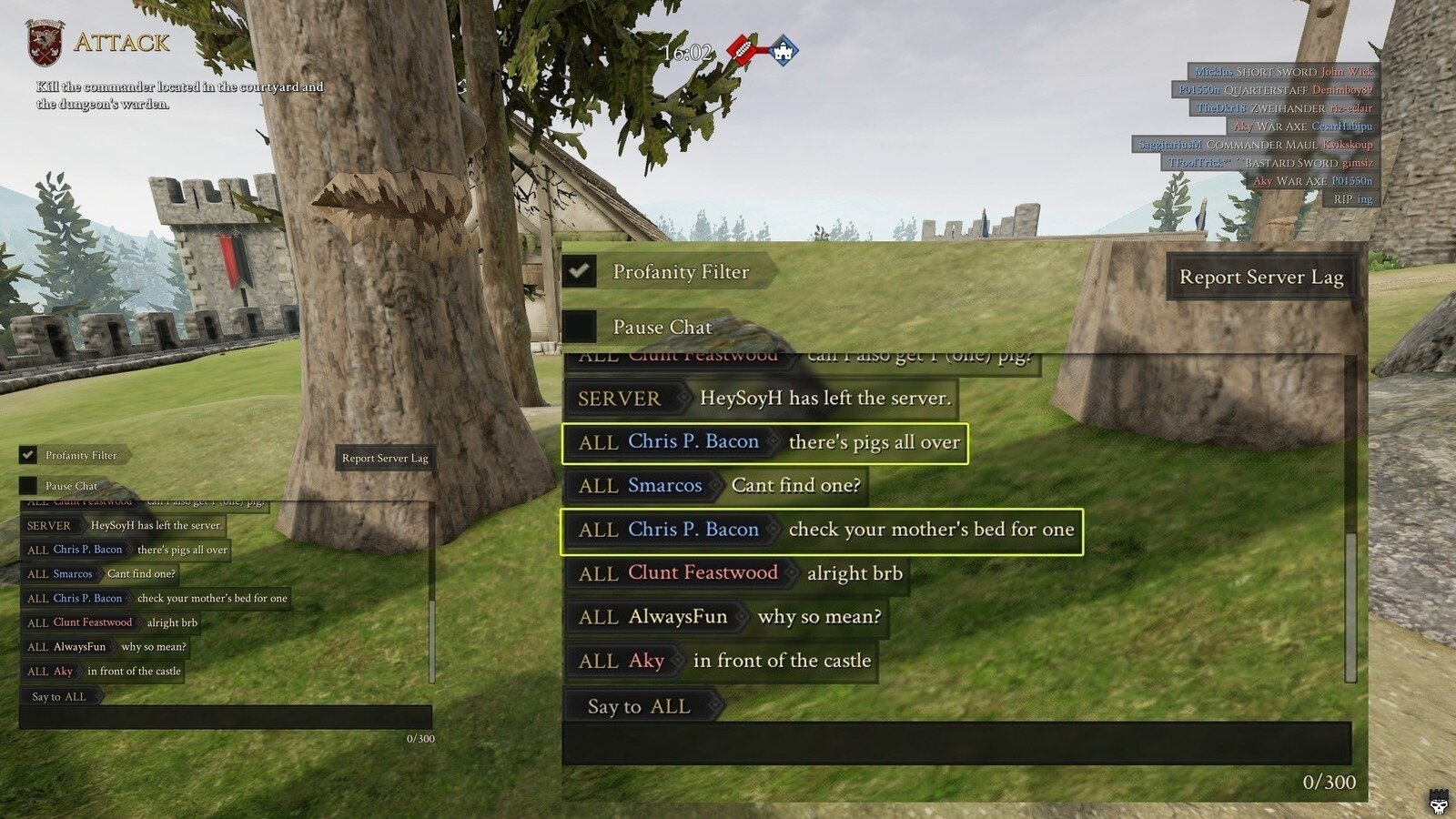Click the Attack faction crest shield
Screen dimensions: 1456x819
[43, 41]
